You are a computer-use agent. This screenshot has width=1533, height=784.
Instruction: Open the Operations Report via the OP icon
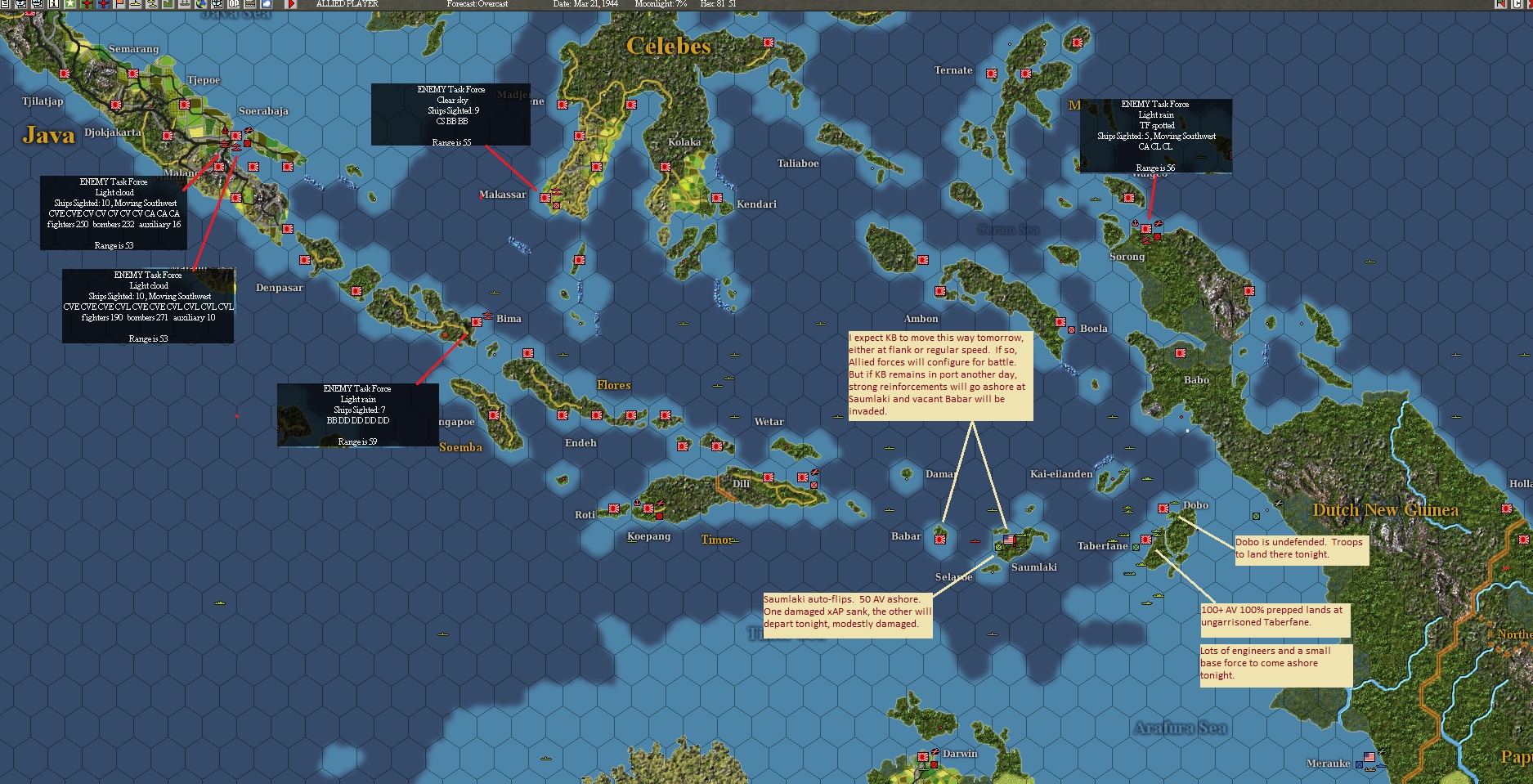coord(232,7)
